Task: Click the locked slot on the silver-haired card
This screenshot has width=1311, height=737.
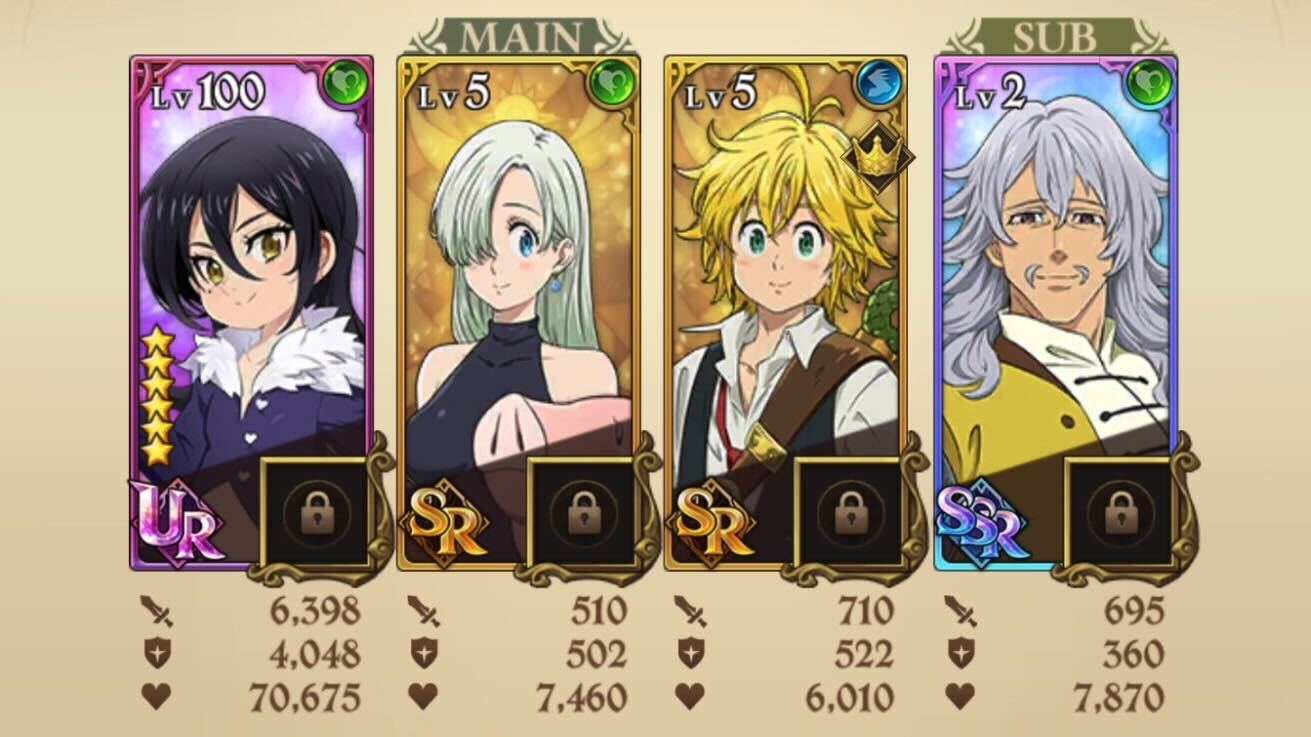Action: coord(581,513)
